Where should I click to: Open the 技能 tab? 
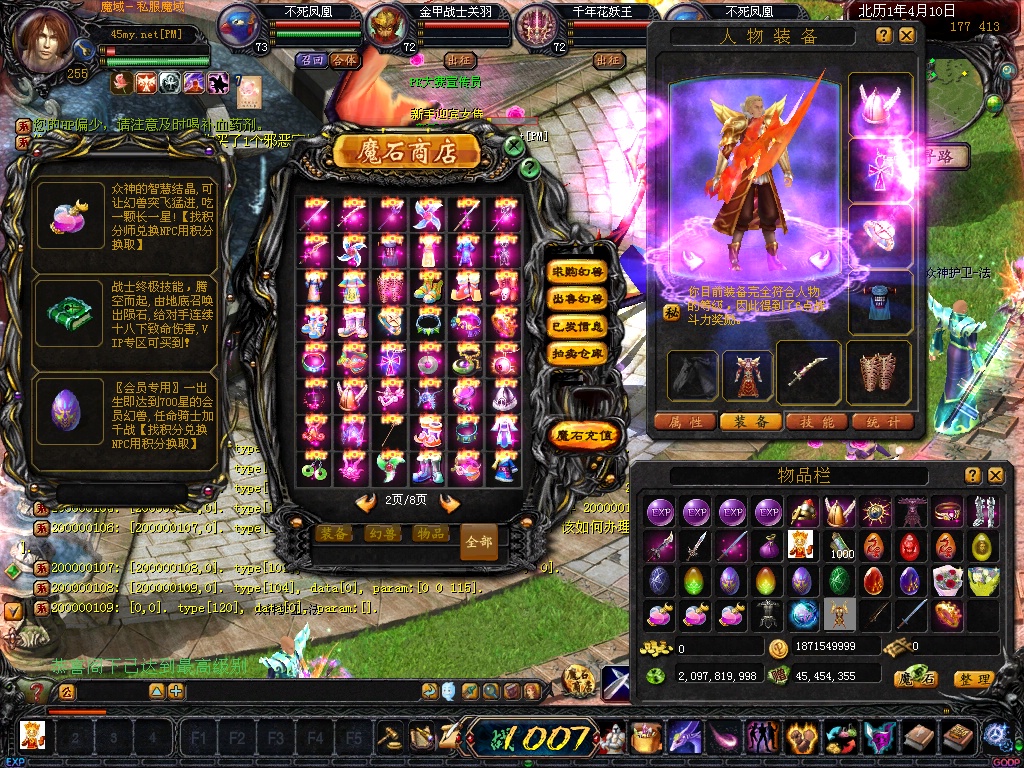817,421
